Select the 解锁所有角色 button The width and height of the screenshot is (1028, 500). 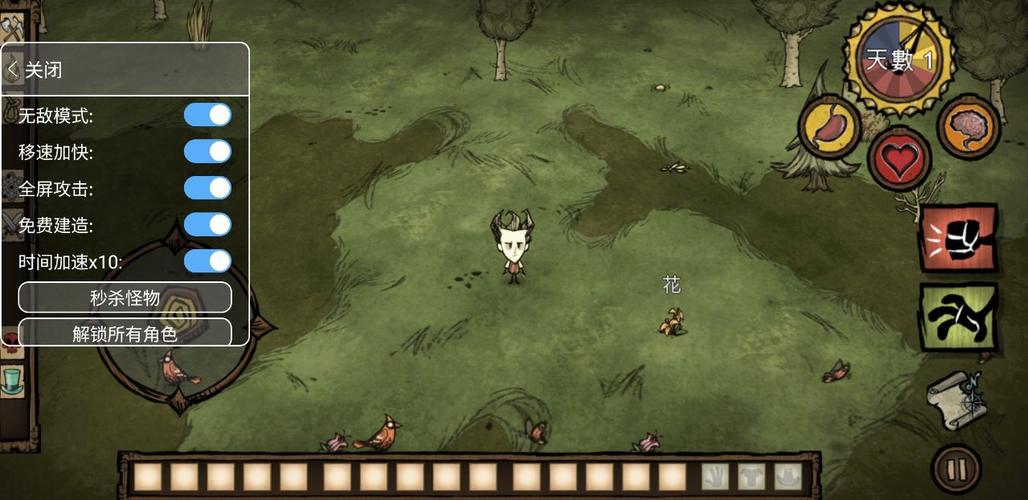125,333
